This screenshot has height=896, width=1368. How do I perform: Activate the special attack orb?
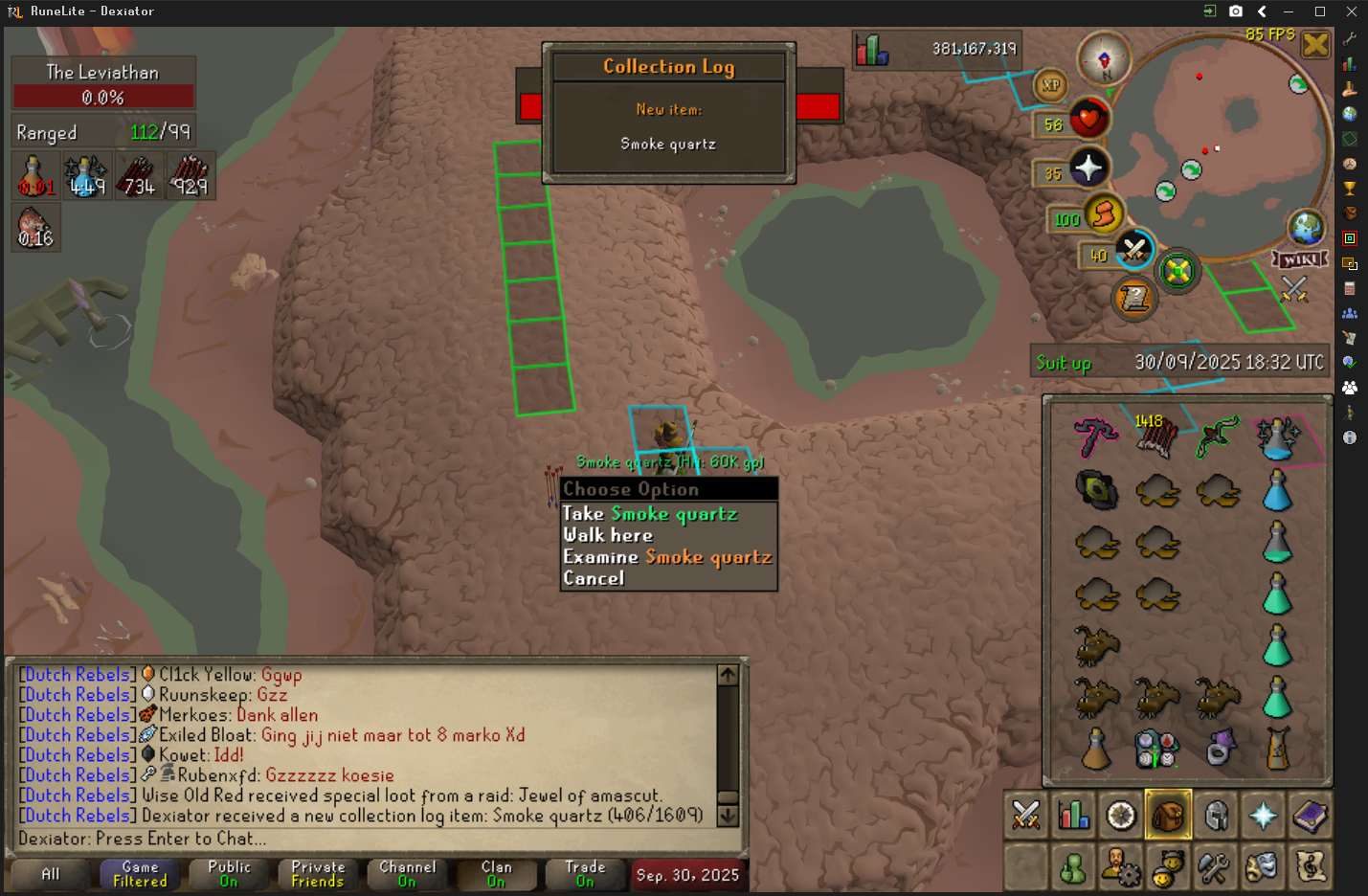(x=1133, y=251)
